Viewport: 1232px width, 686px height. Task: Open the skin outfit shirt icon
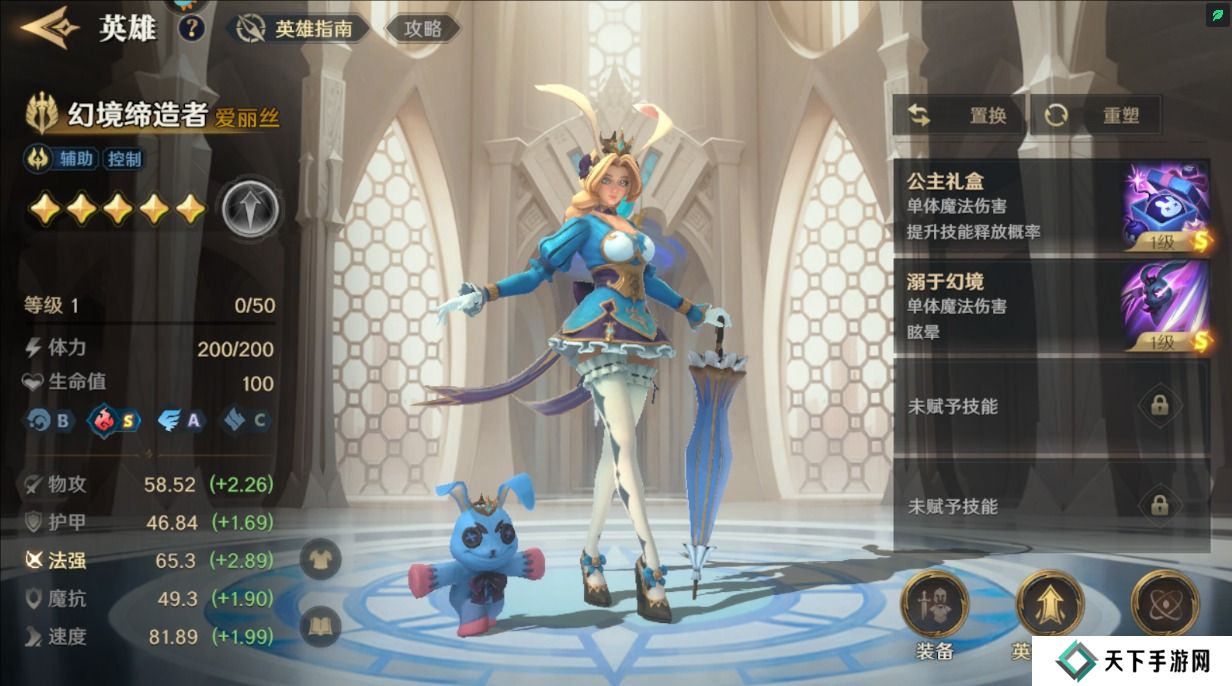(321, 557)
